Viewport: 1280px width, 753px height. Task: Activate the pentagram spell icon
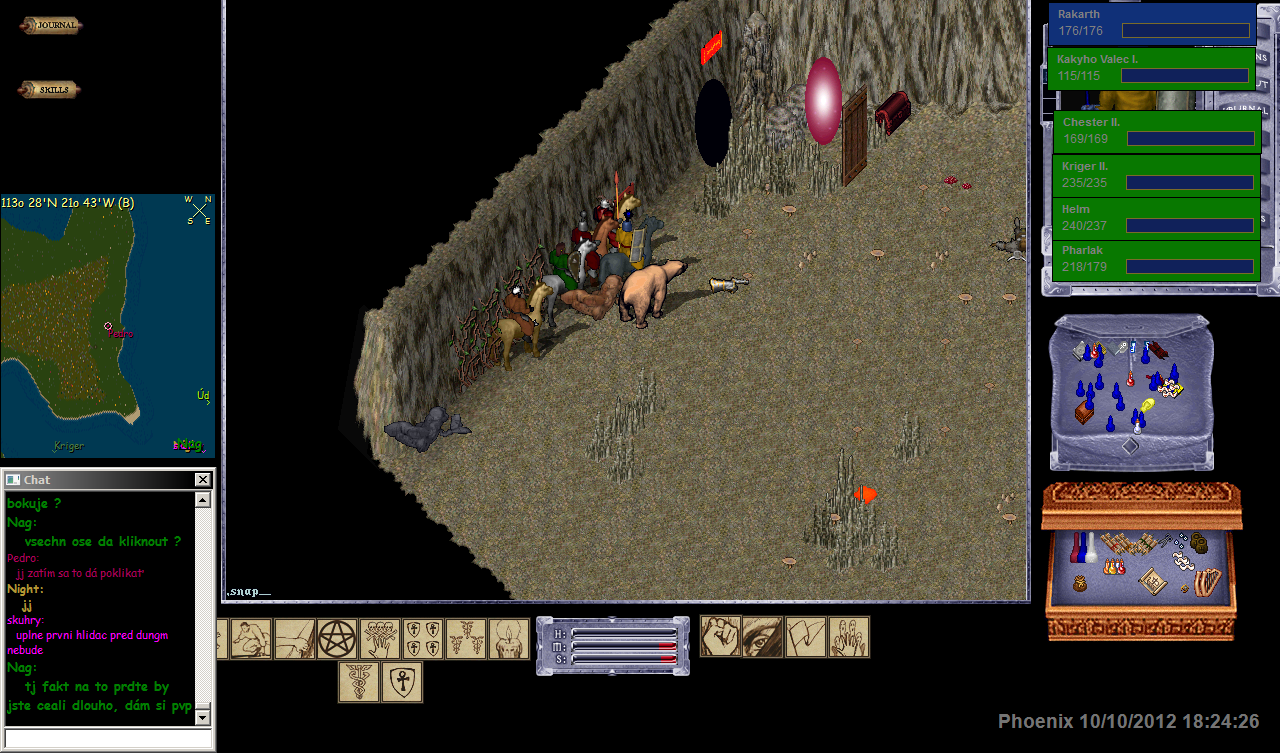337,639
